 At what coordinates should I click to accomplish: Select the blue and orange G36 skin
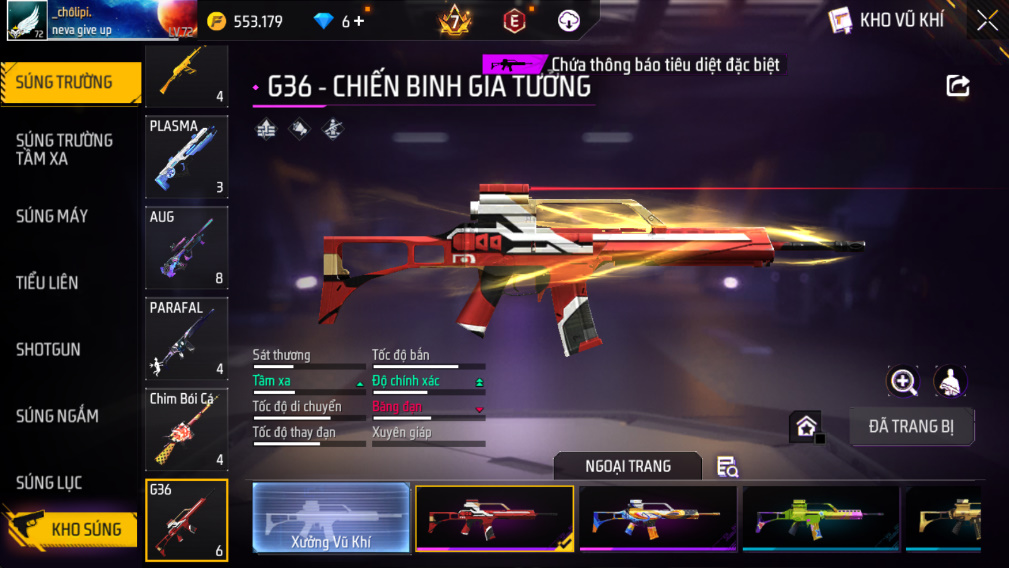pyautogui.click(x=657, y=519)
